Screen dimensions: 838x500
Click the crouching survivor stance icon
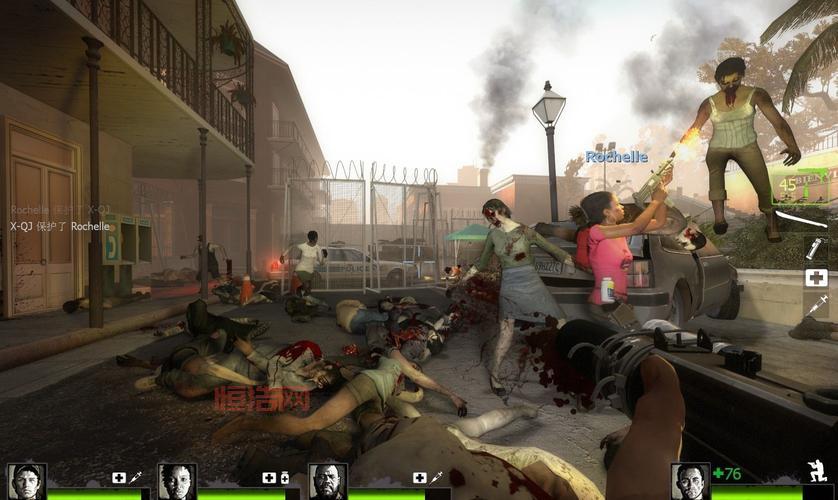pyautogui.click(x=818, y=472)
